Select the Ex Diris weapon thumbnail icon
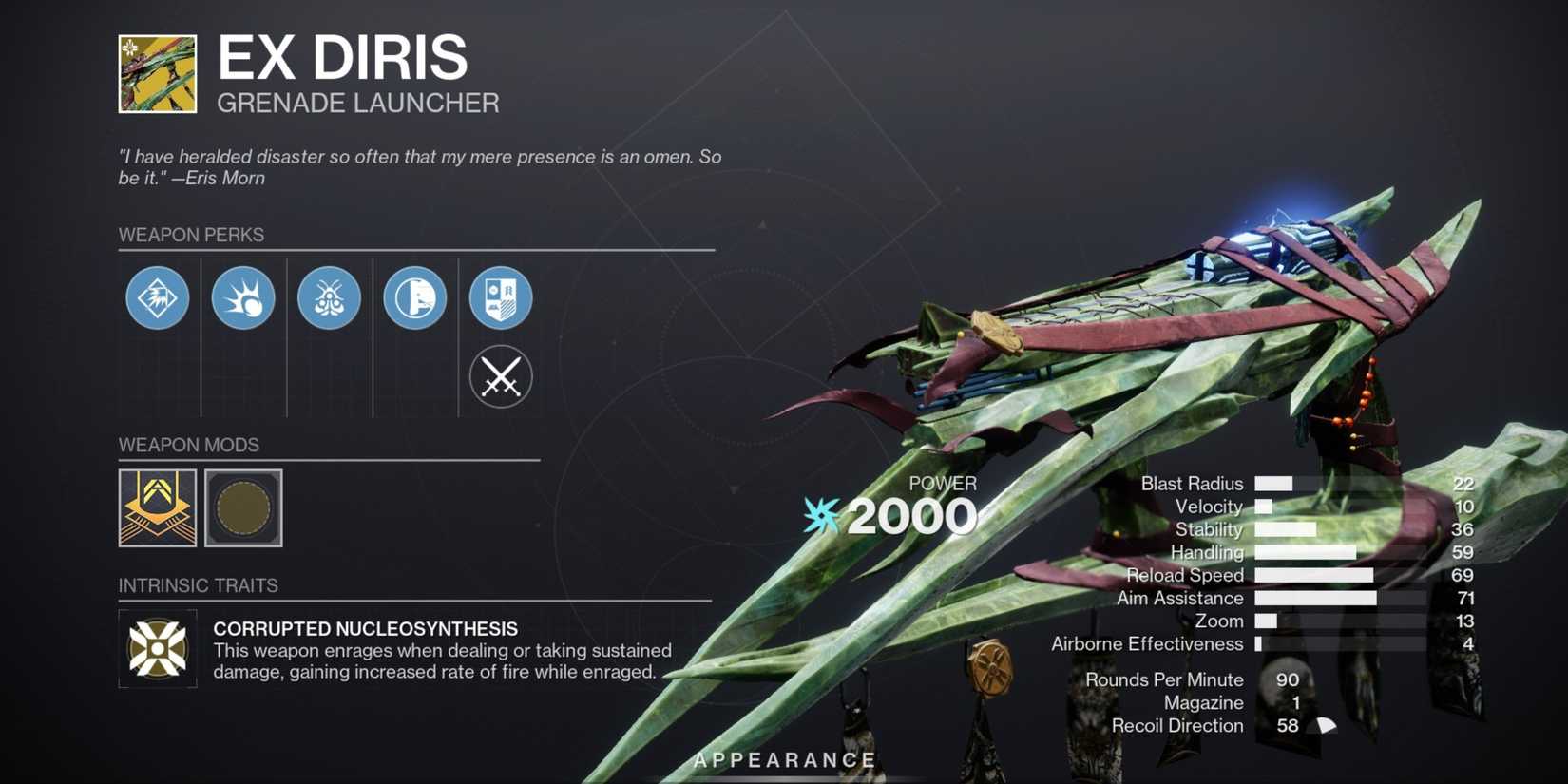This screenshot has width=1568, height=784. tap(157, 73)
